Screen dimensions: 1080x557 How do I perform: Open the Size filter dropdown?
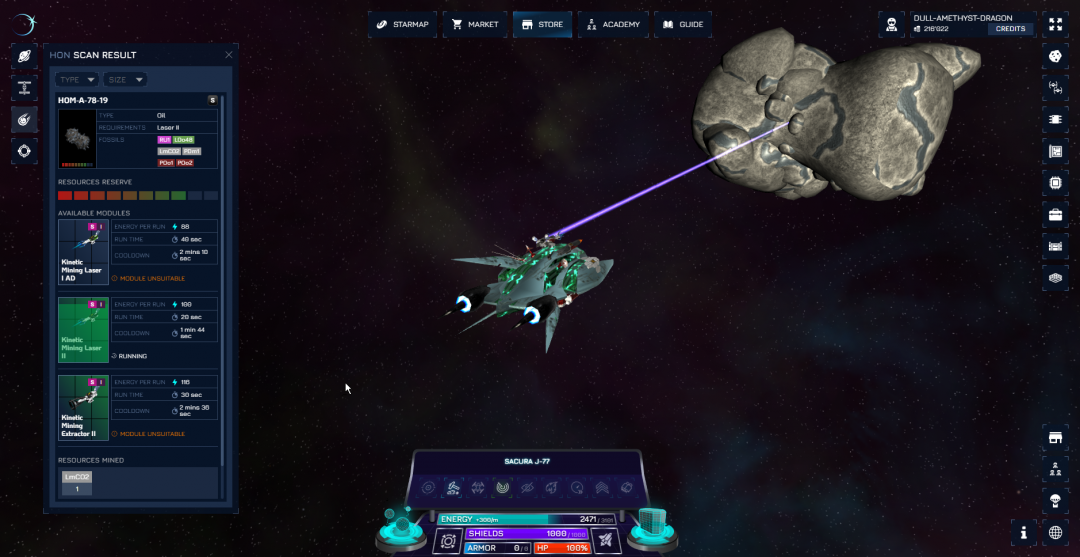coord(126,79)
